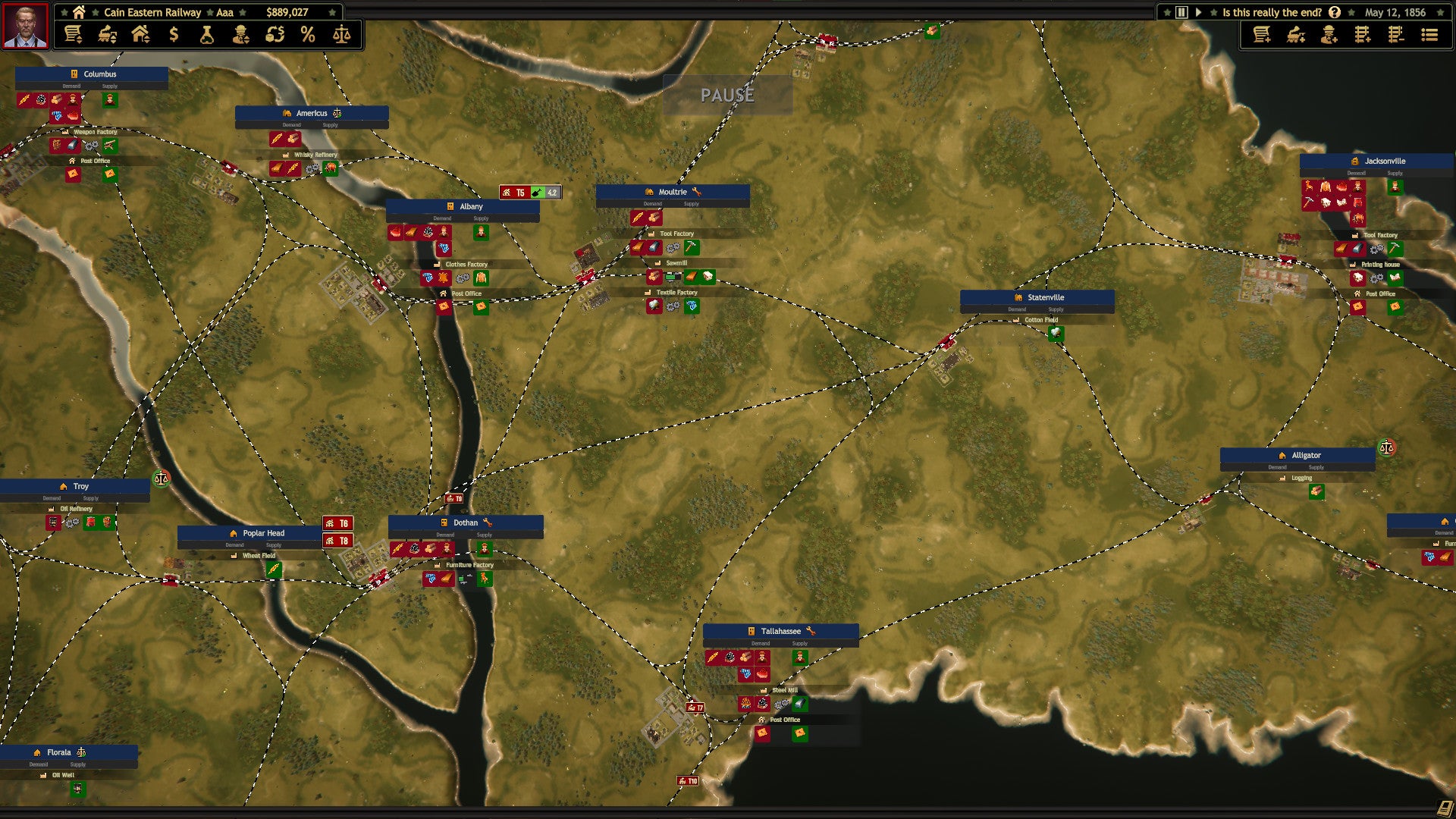1456x819 pixels.
Task: Open the research flask panel
Action: (207, 35)
